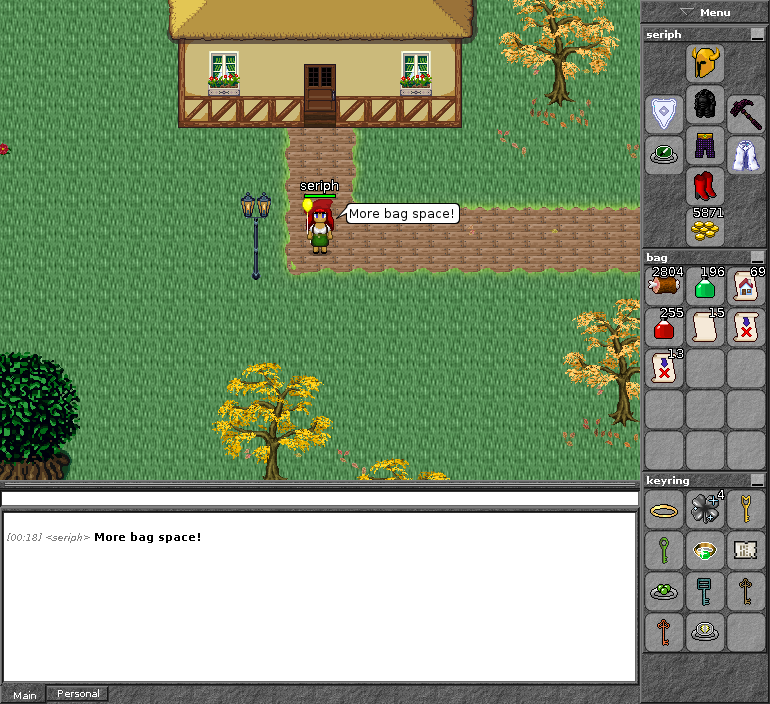Use the meat stack of 2804
Screen dimensions: 770x704
pos(664,287)
